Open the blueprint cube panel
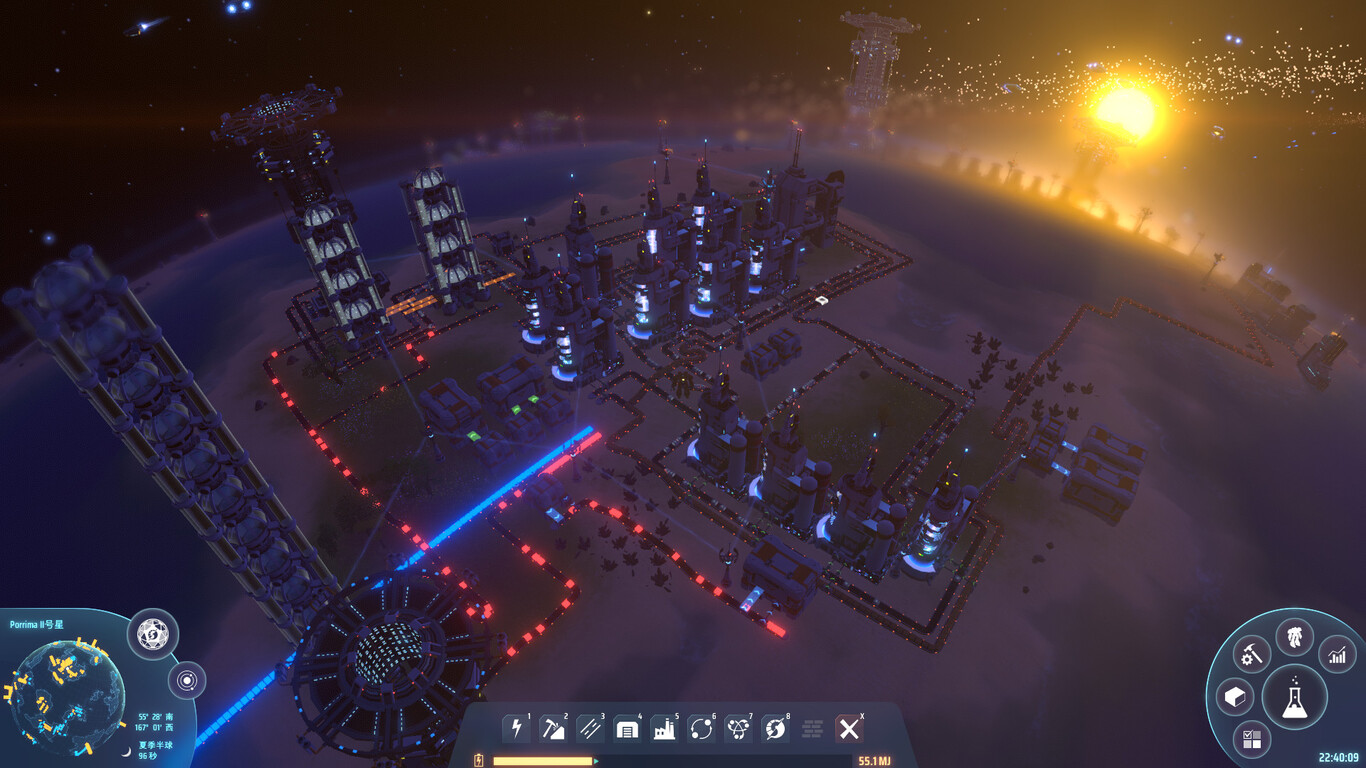Viewport: 1366px width, 768px height. pyautogui.click(x=1236, y=696)
